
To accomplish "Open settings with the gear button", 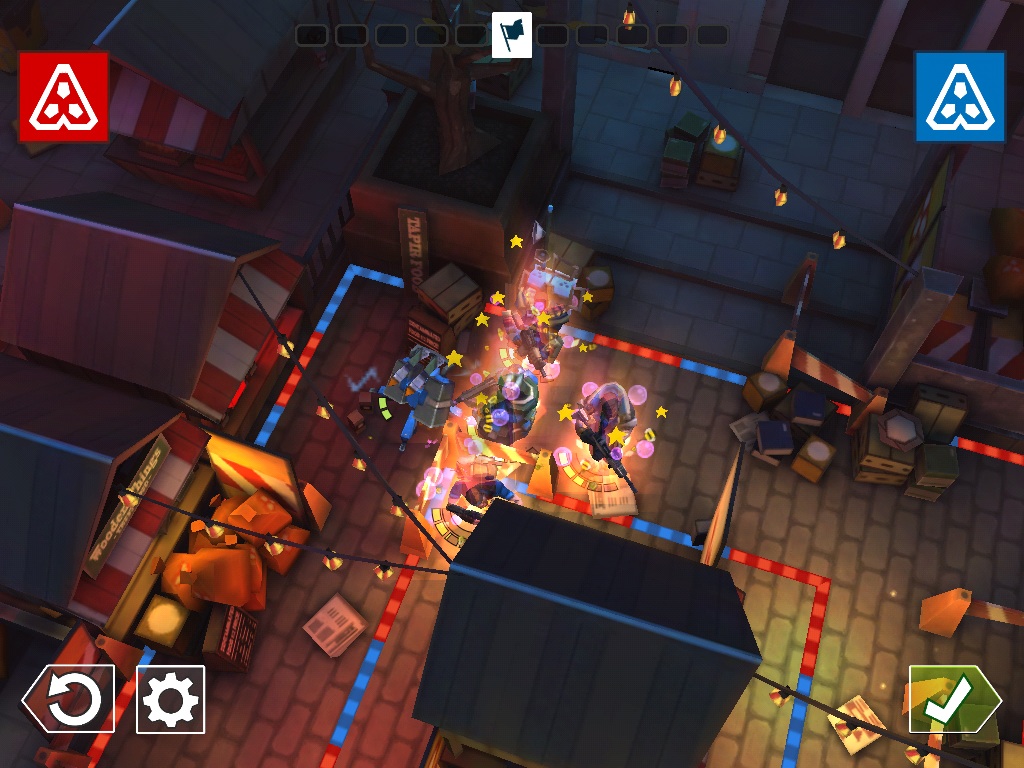I will coord(170,699).
